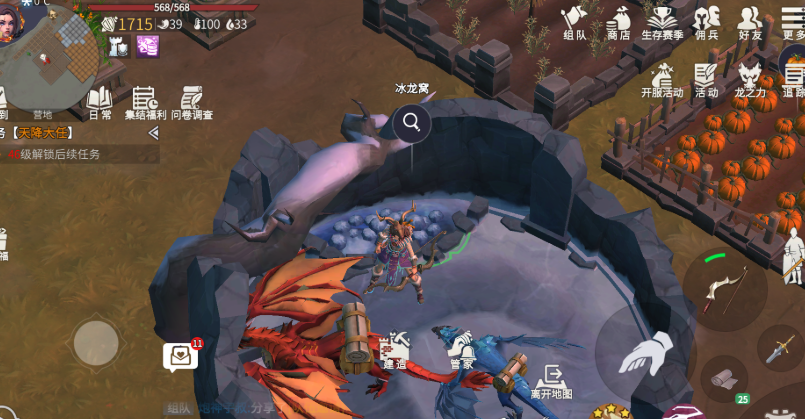Open the 生存赛季 survival season menu
The height and width of the screenshot is (419, 805).
click(x=661, y=22)
